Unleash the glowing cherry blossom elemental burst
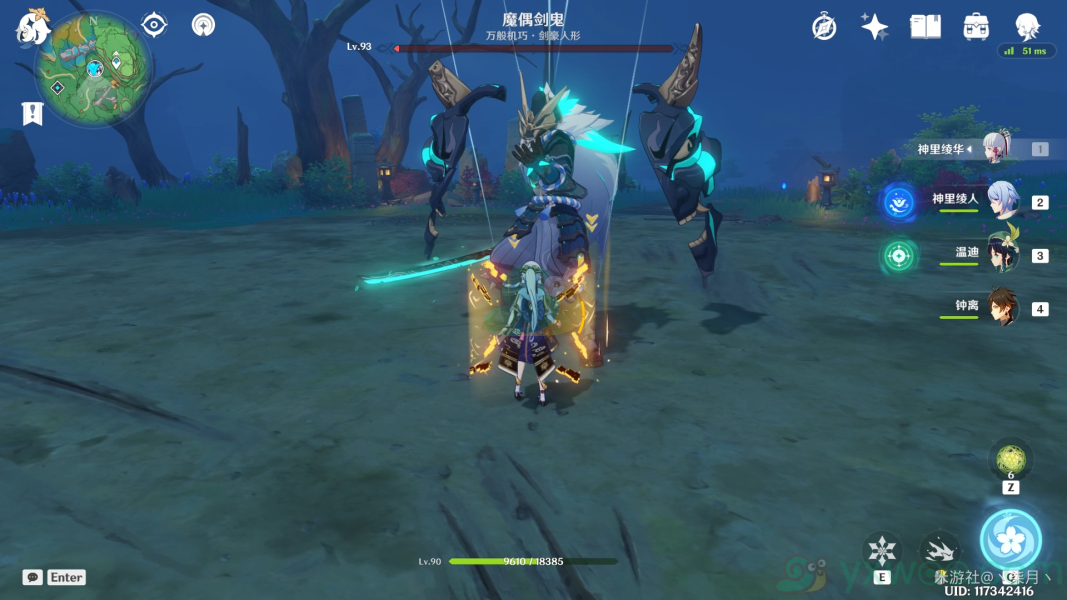Screen dimensions: 1067x600 [1010, 540]
